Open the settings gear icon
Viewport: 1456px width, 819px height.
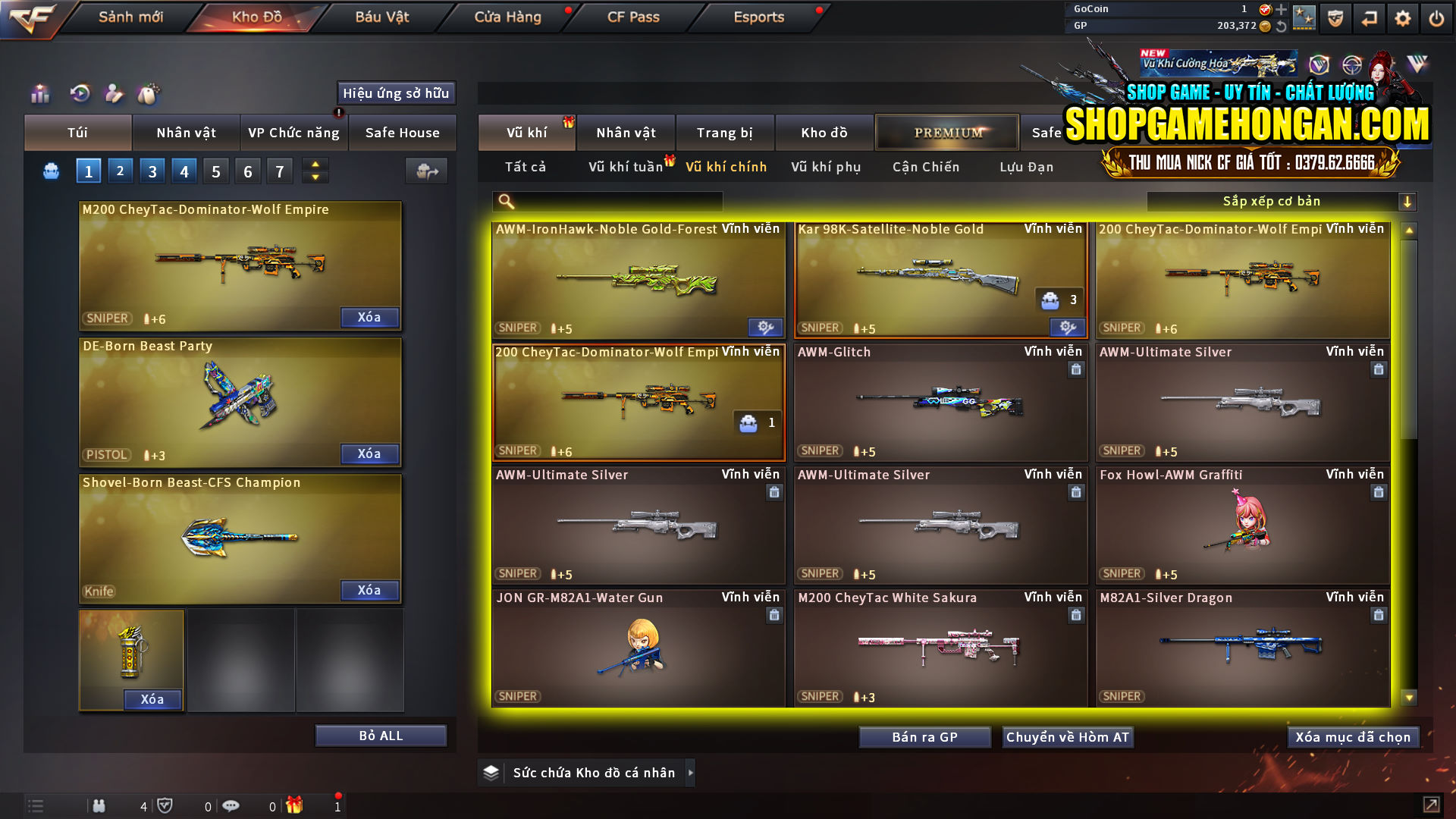tap(1404, 17)
